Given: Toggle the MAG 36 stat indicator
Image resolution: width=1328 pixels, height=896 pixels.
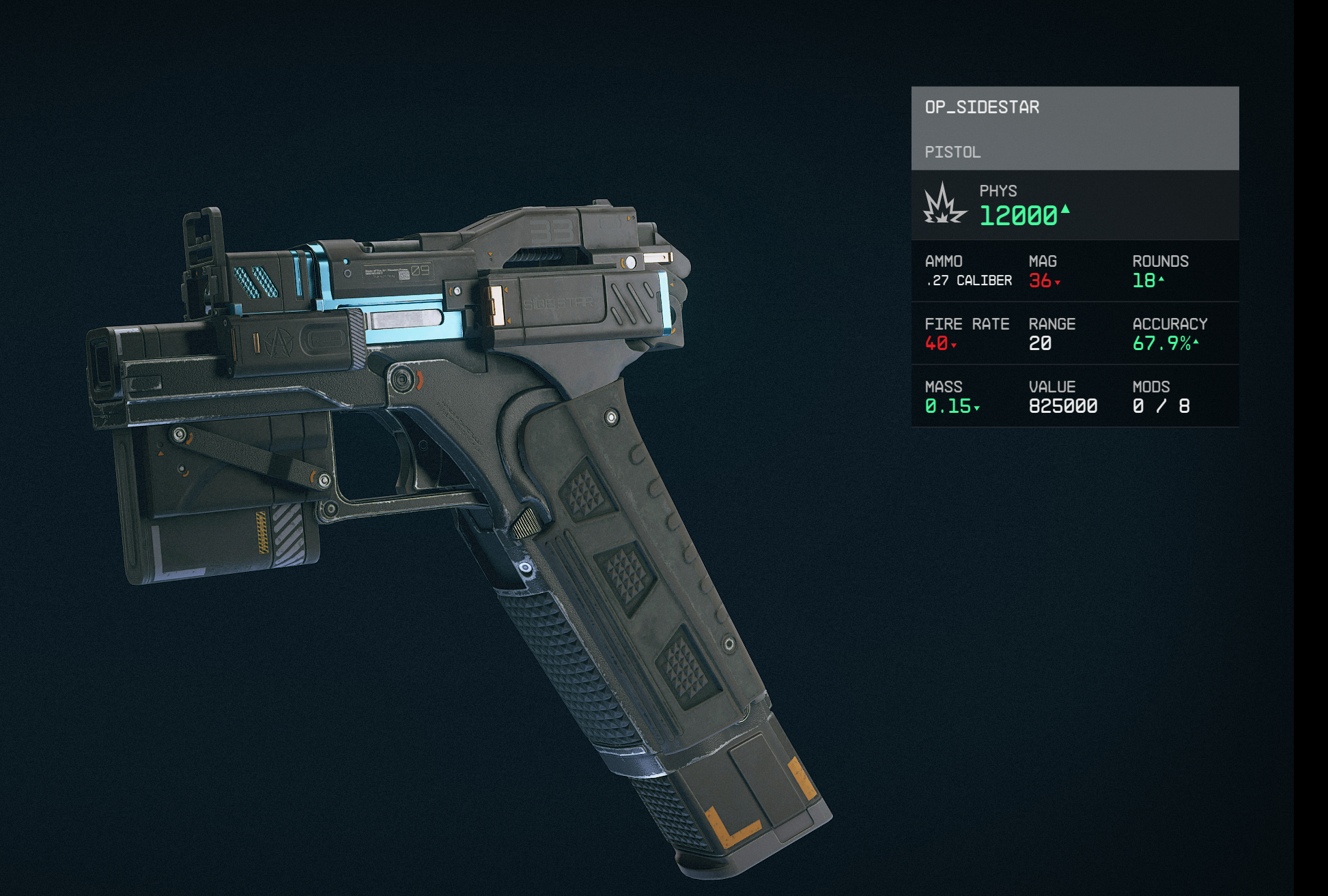Looking at the screenshot, I should click(1045, 280).
